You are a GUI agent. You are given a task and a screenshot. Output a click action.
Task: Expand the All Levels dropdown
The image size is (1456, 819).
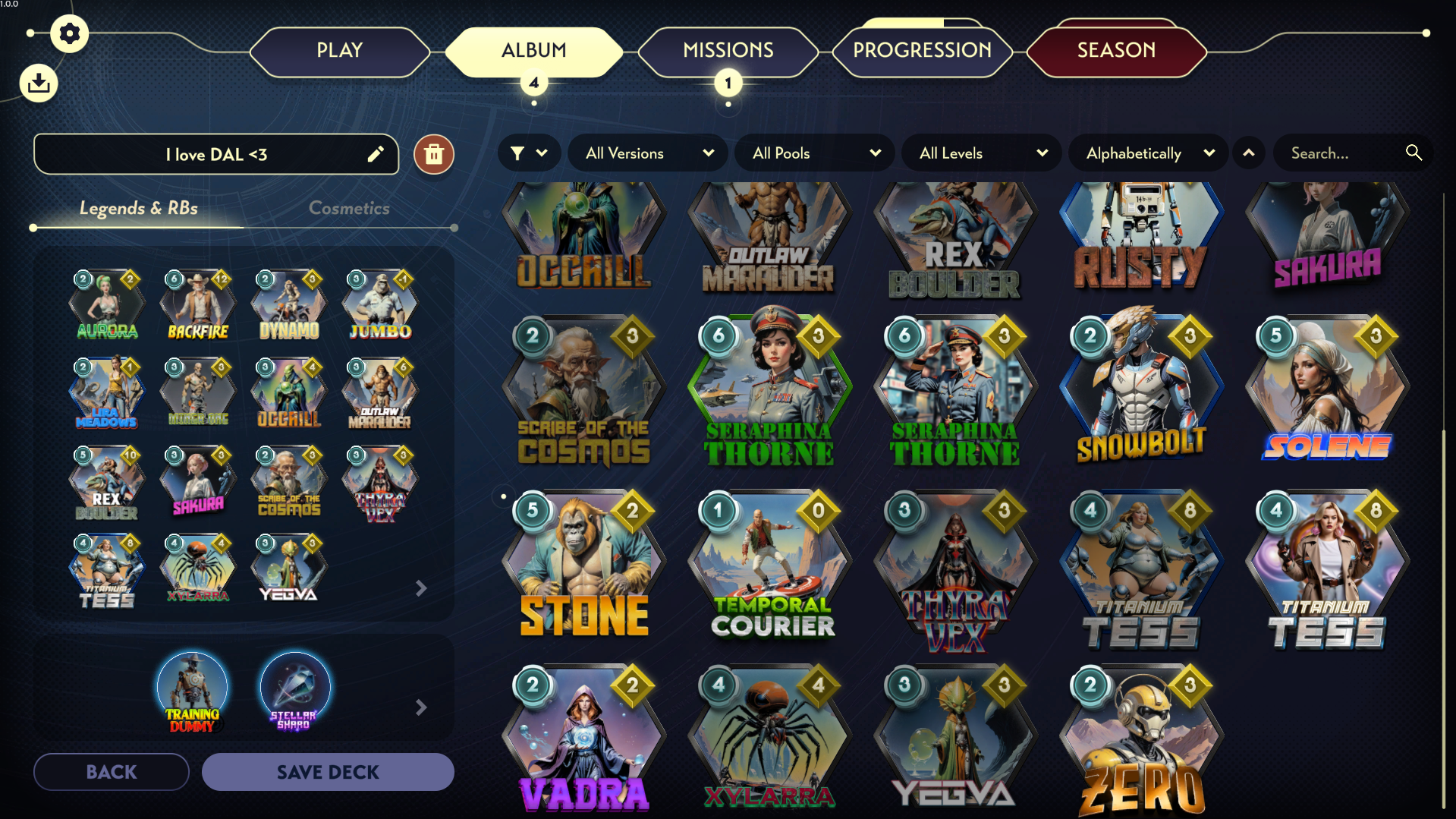[983, 153]
